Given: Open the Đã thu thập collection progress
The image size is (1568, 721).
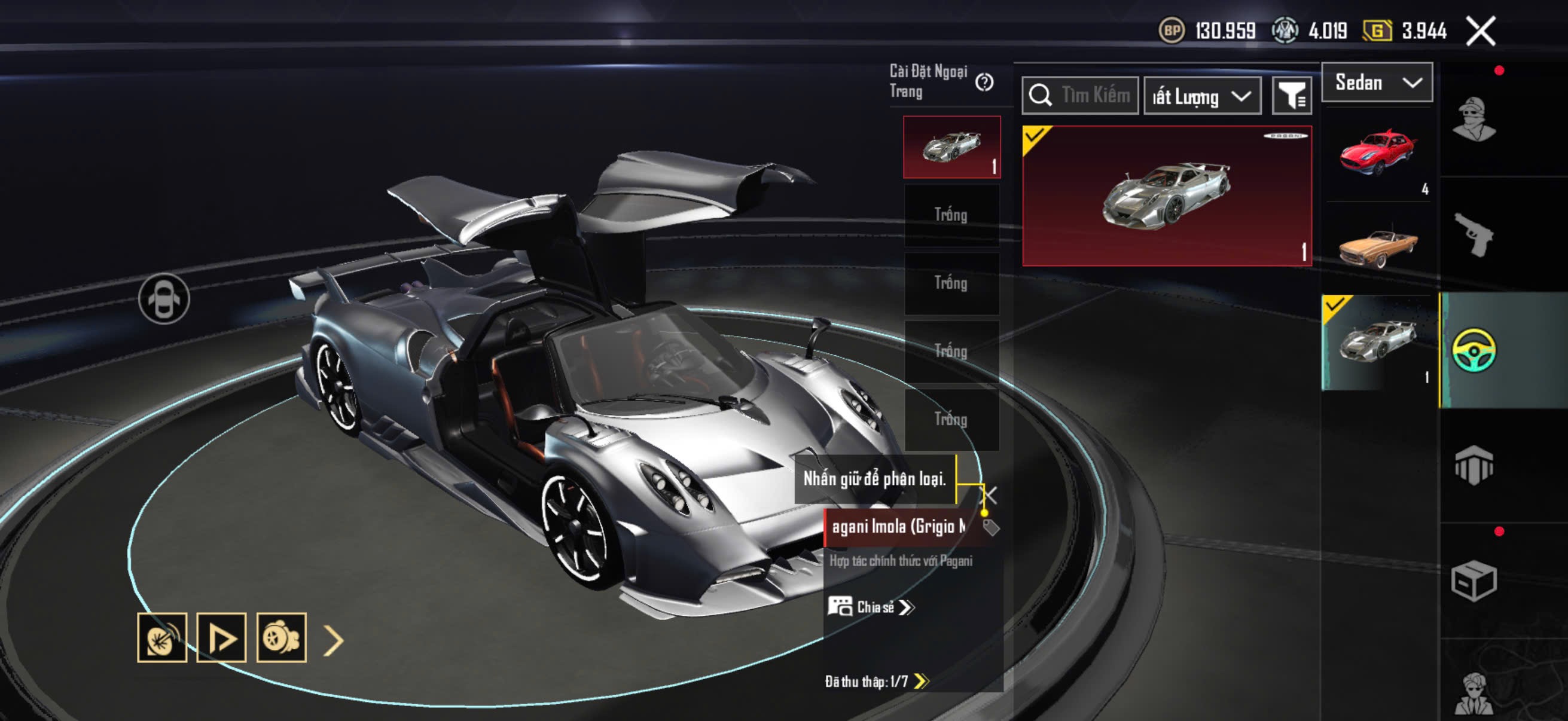Looking at the screenshot, I should click(876, 681).
